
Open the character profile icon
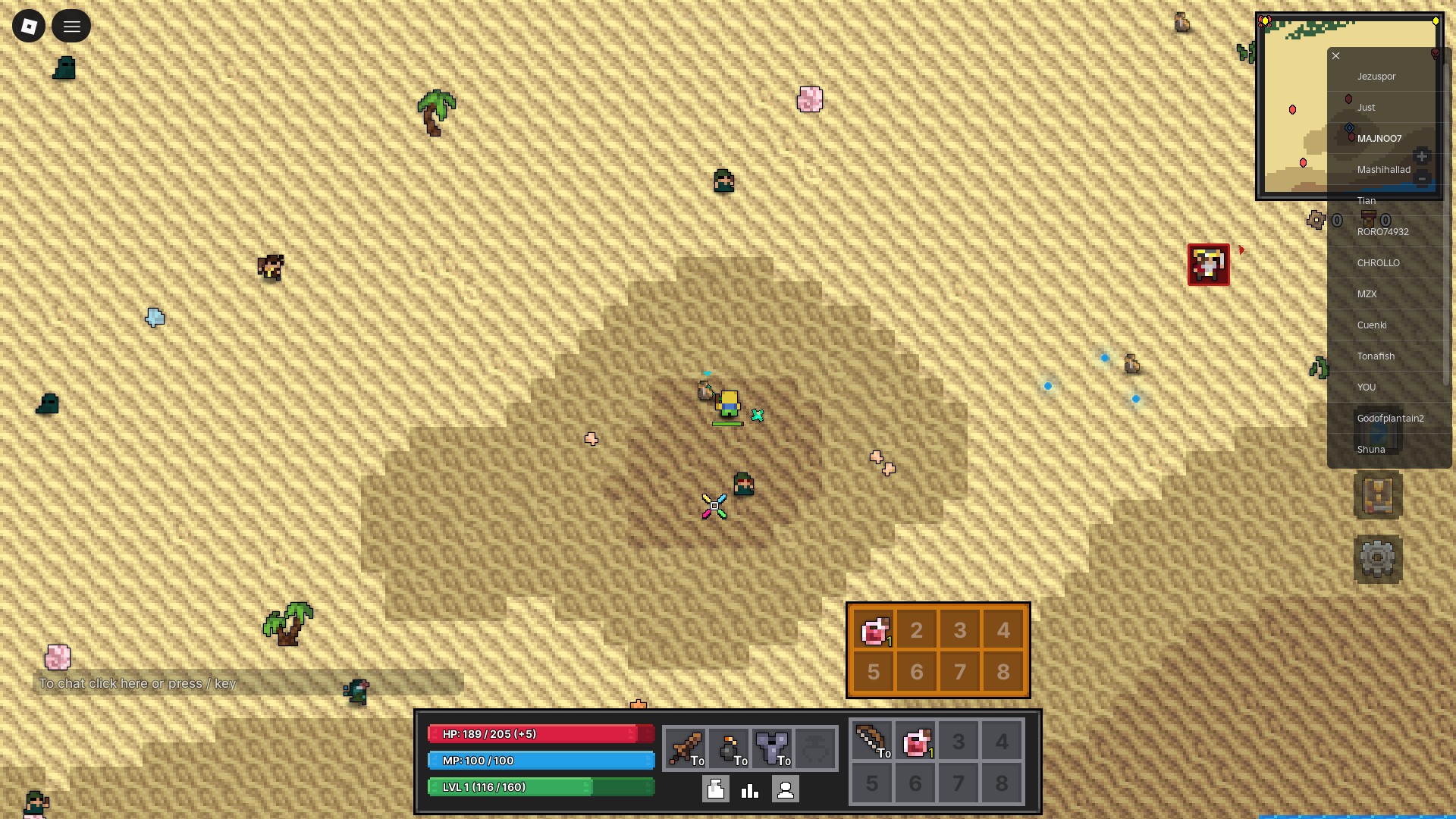point(786,789)
